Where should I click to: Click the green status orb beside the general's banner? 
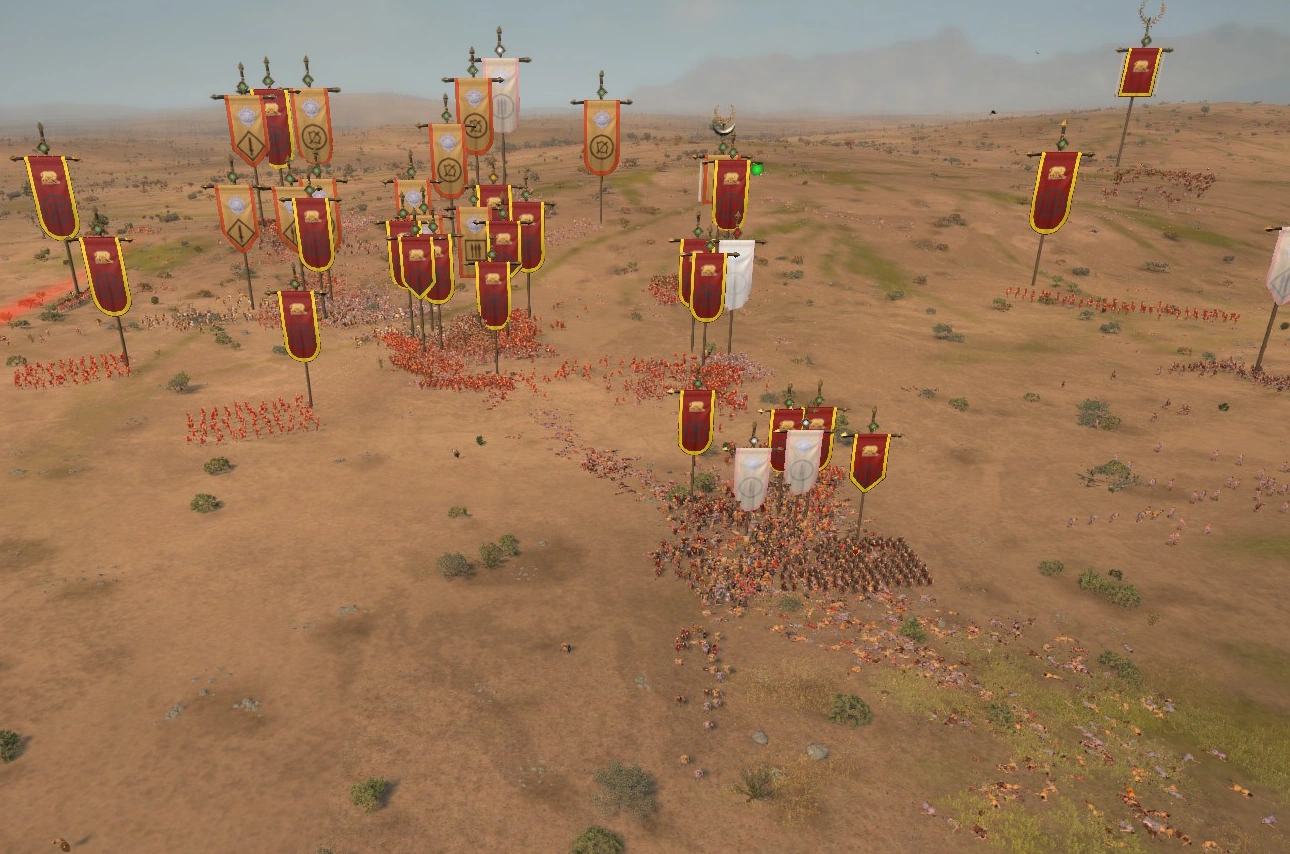757,170
